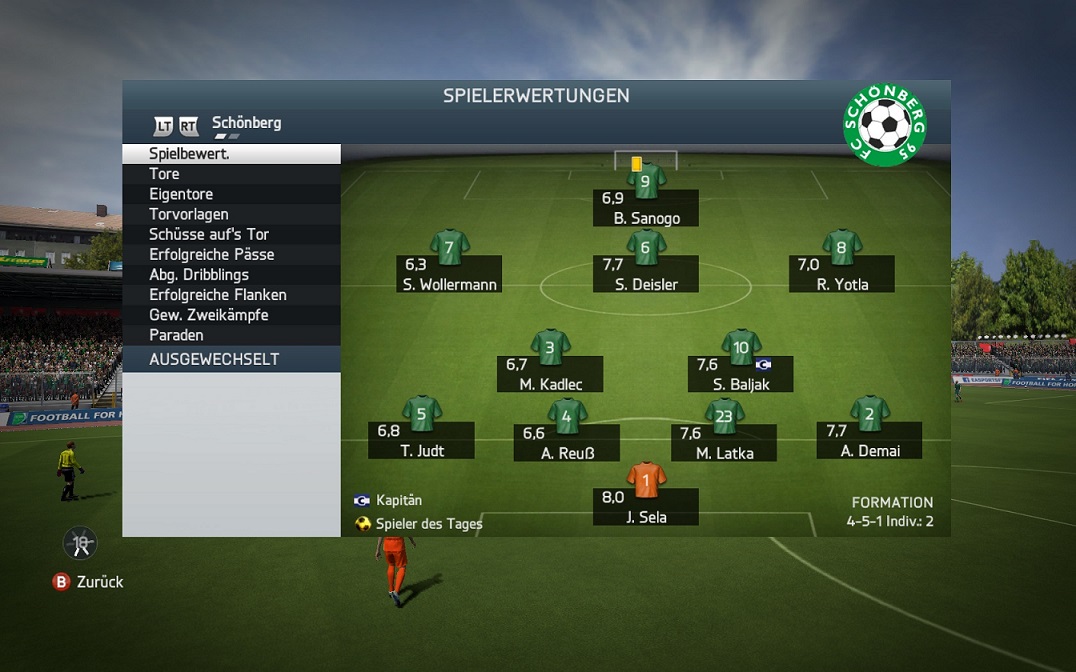The image size is (1076, 672).
Task: Pick the Paraden stat entry
Action: (x=231, y=335)
